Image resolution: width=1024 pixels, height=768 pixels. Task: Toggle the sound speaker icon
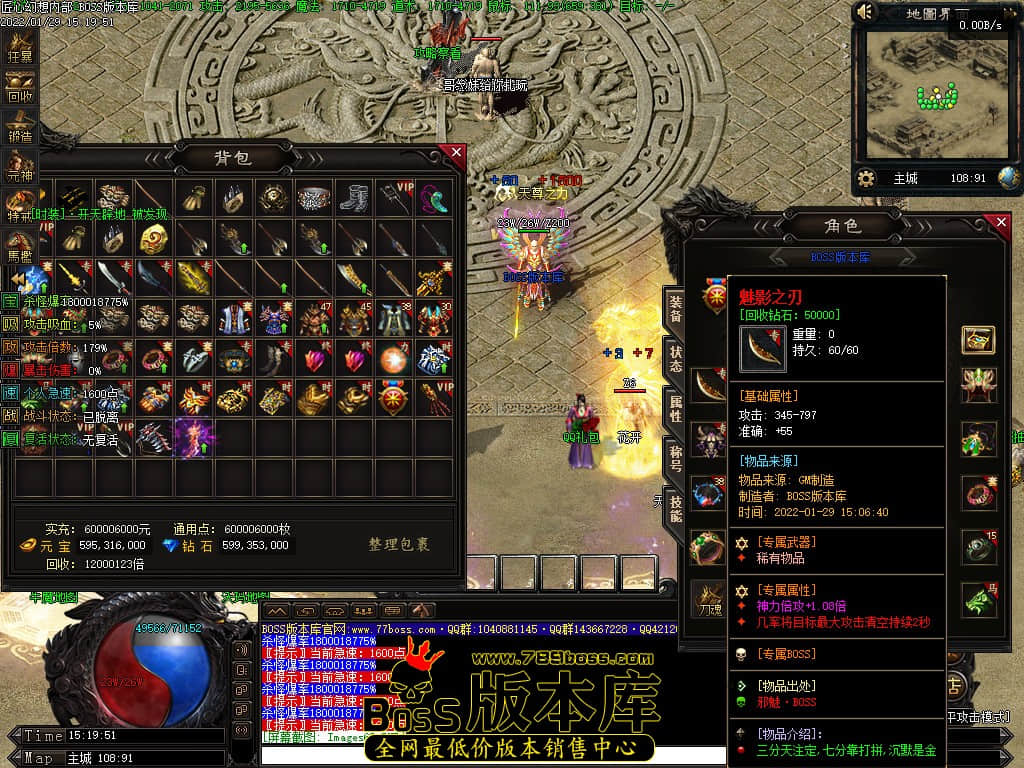click(x=866, y=12)
